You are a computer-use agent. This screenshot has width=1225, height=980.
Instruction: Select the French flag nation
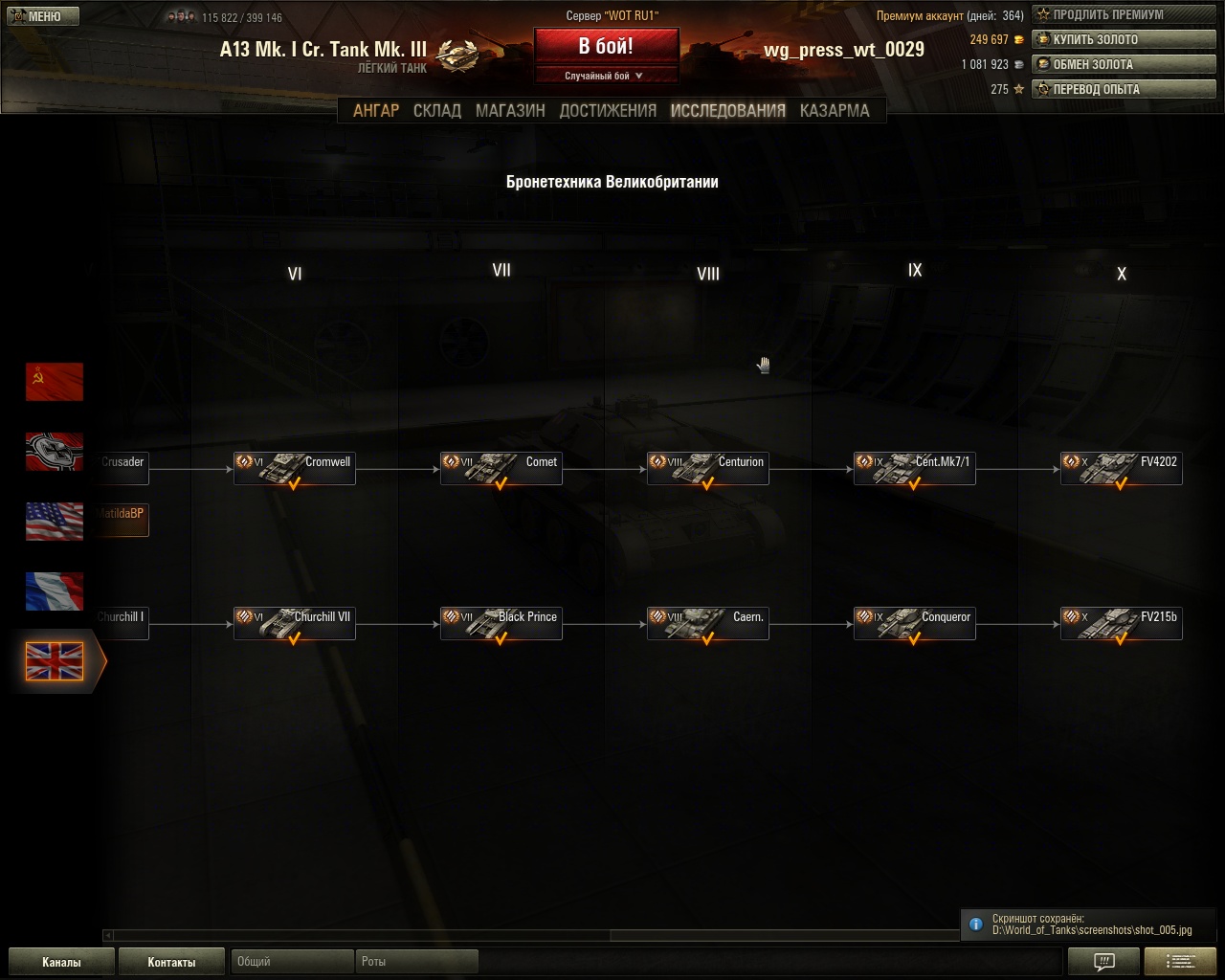pos(55,591)
